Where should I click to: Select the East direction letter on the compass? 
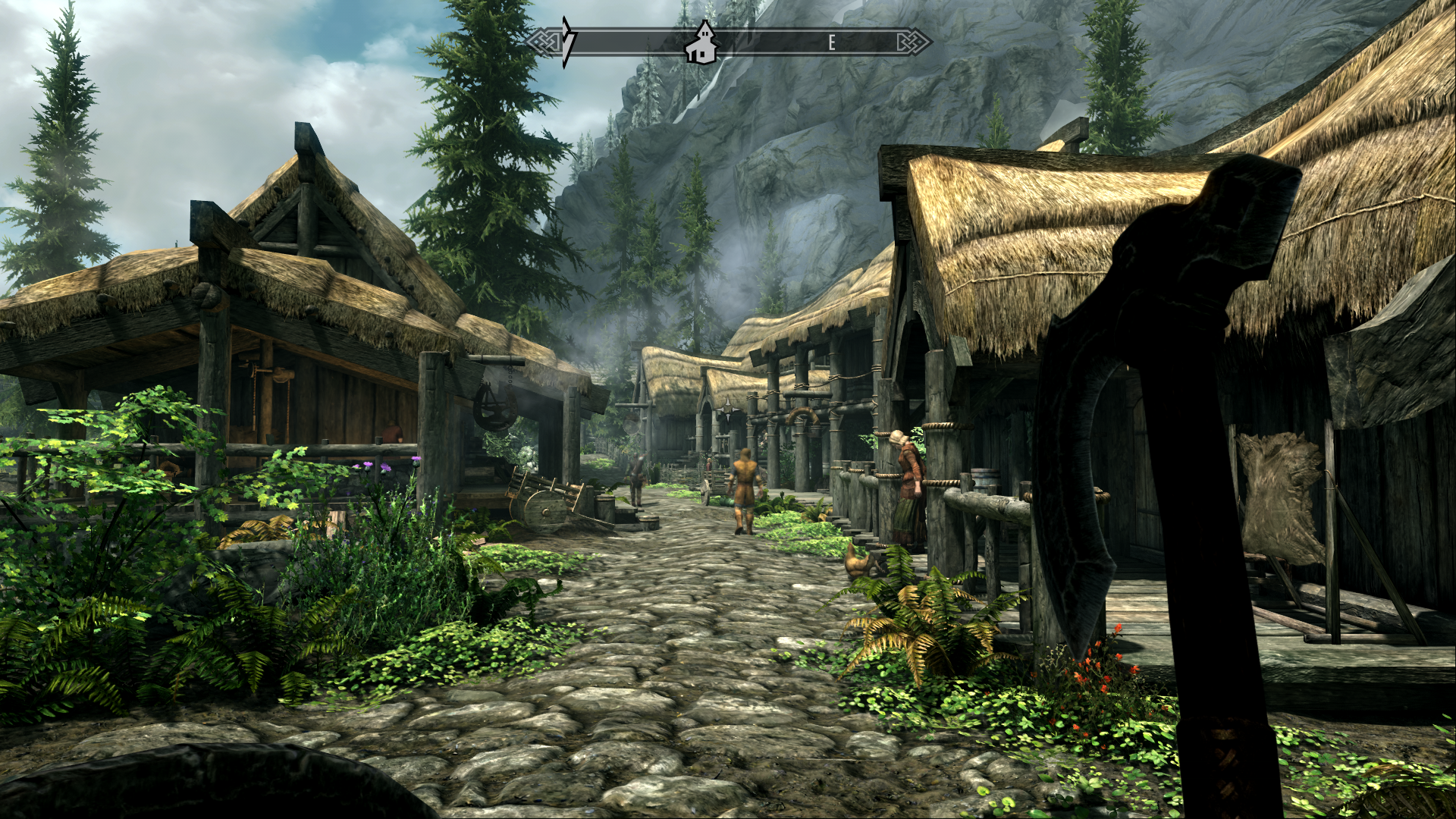point(832,42)
